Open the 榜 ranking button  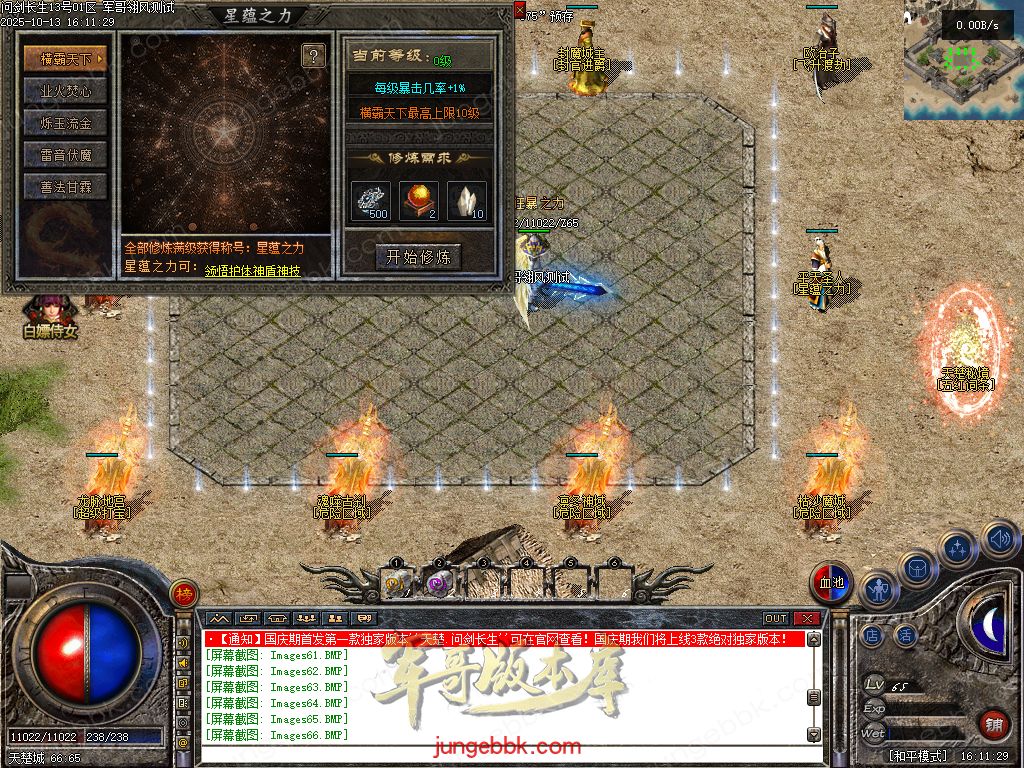(x=183, y=593)
